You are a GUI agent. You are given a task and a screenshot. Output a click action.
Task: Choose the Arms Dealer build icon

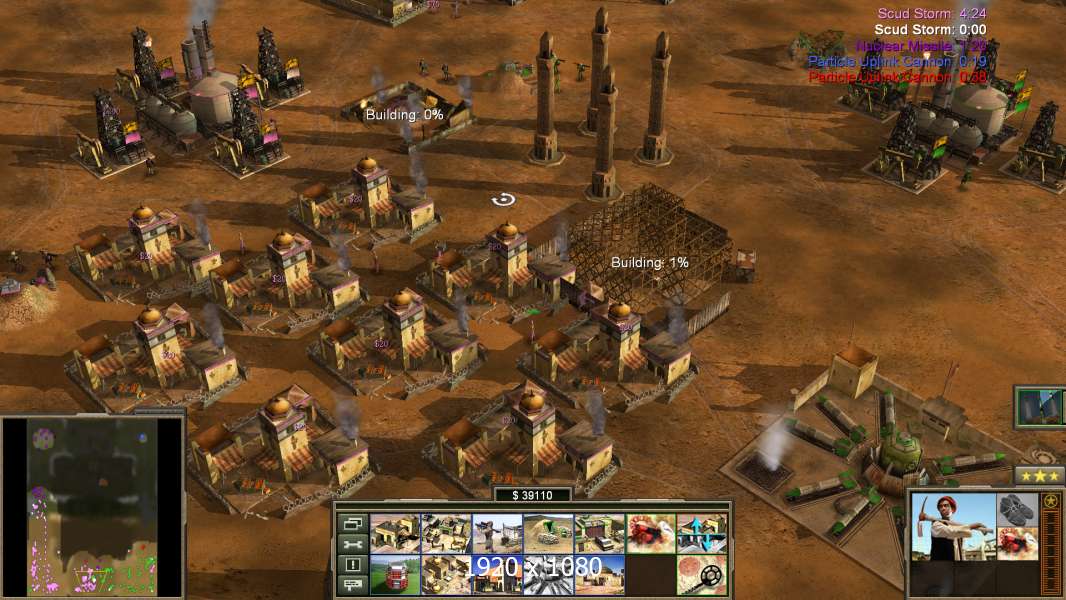click(x=599, y=534)
